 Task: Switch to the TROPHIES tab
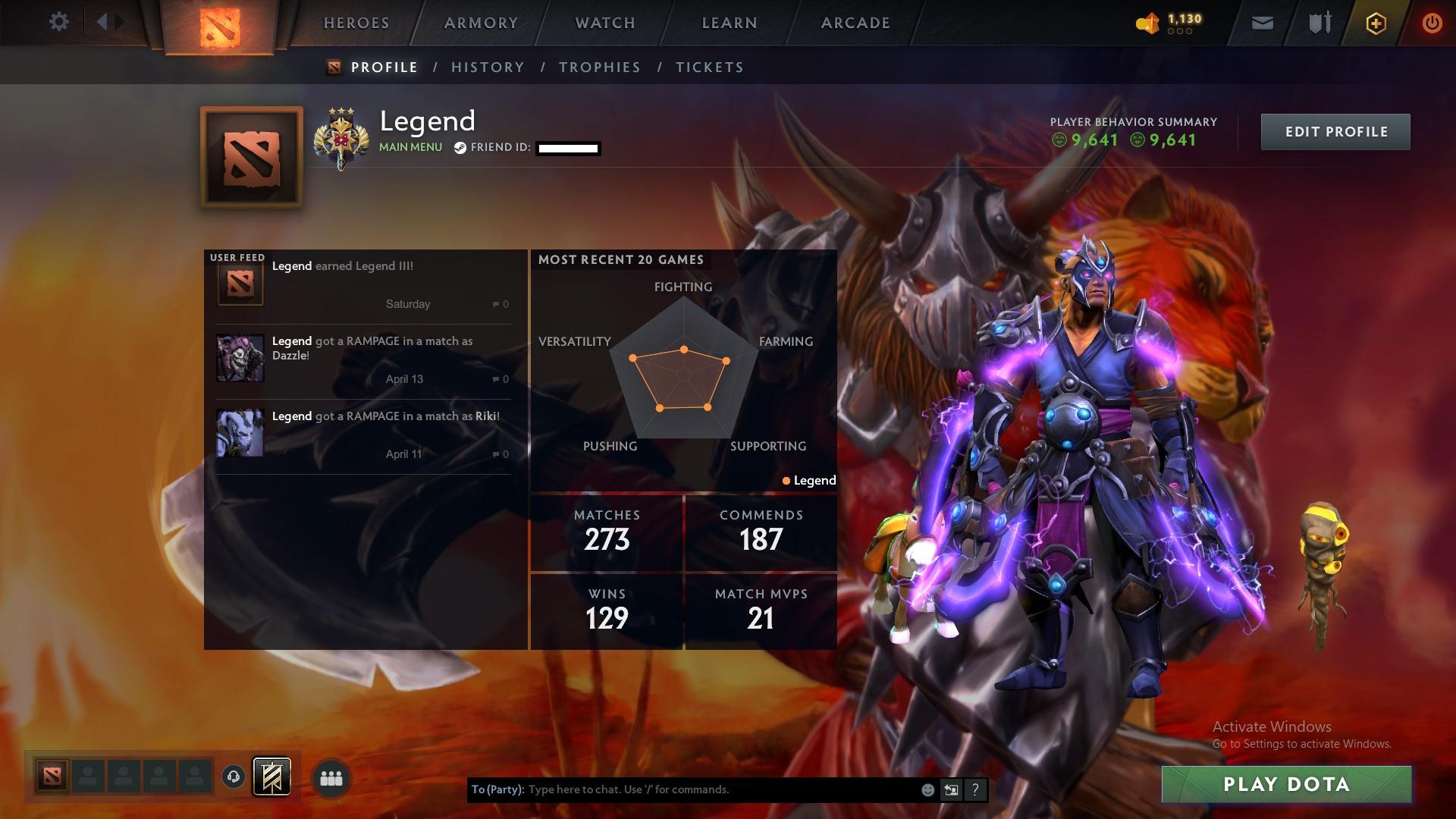(x=599, y=67)
